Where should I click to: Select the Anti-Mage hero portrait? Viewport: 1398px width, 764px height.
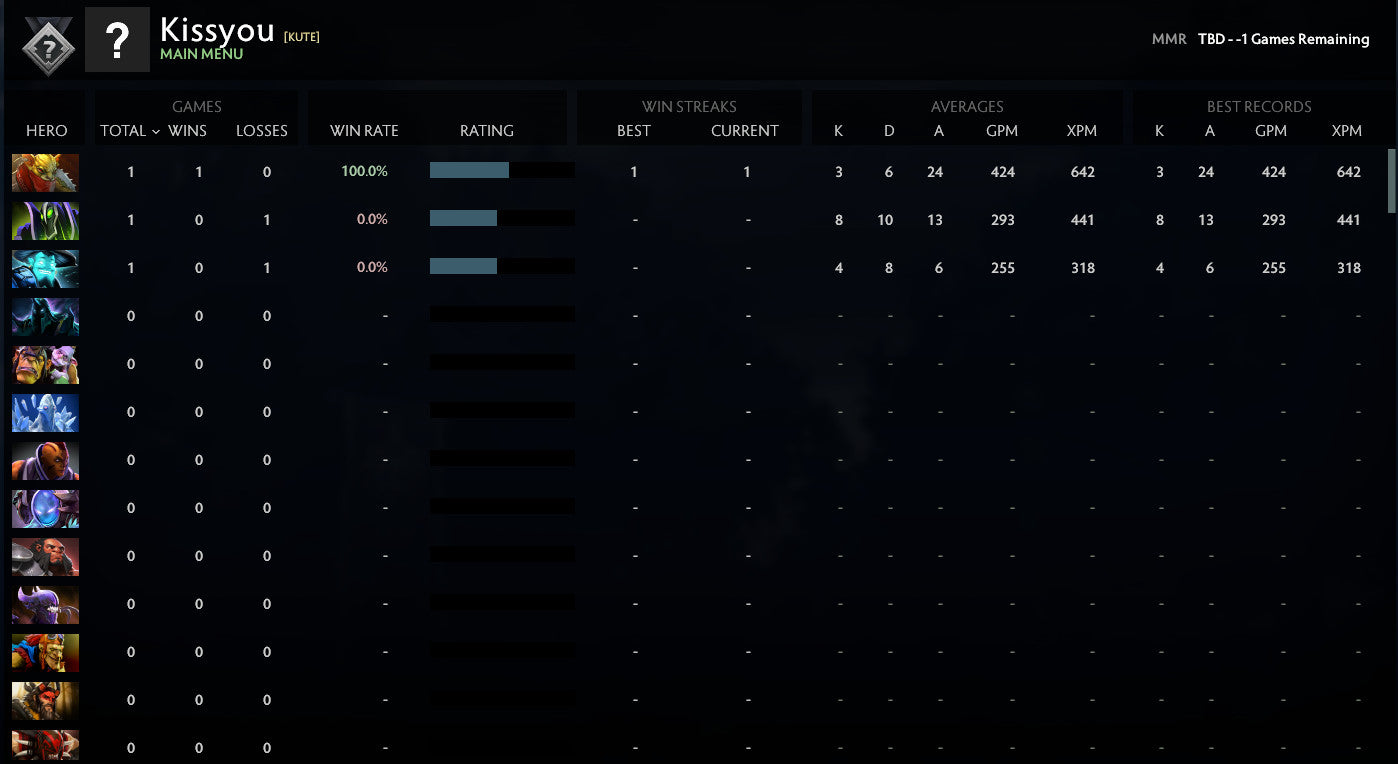pos(45,460)
